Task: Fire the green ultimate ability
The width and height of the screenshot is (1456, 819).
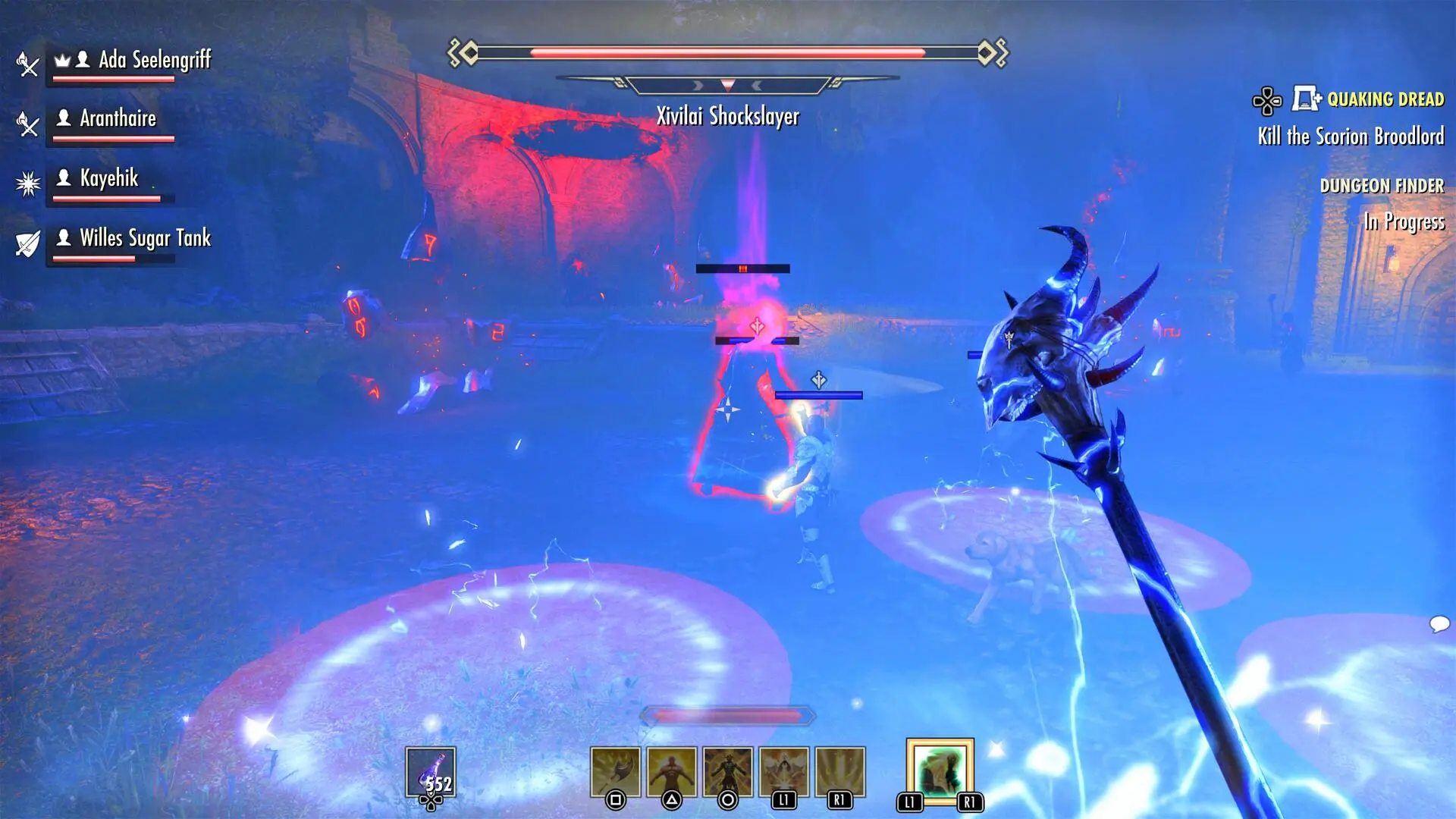Action: (940, 772)
